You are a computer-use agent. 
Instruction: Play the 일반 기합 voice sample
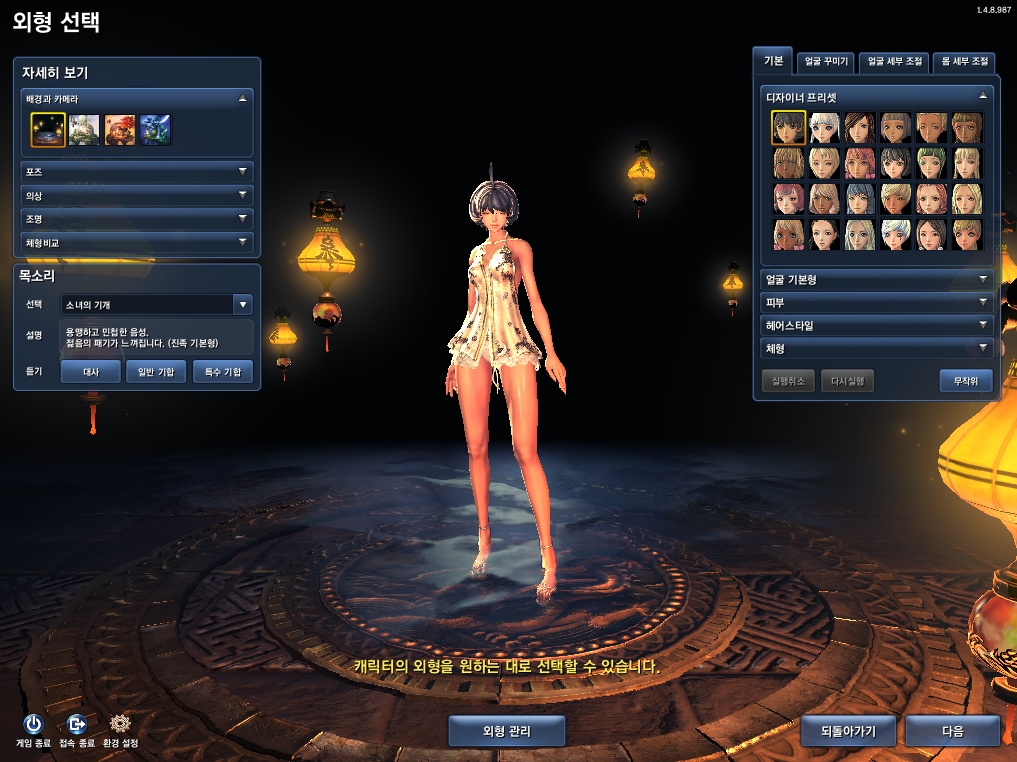click(x=156, y=372)
